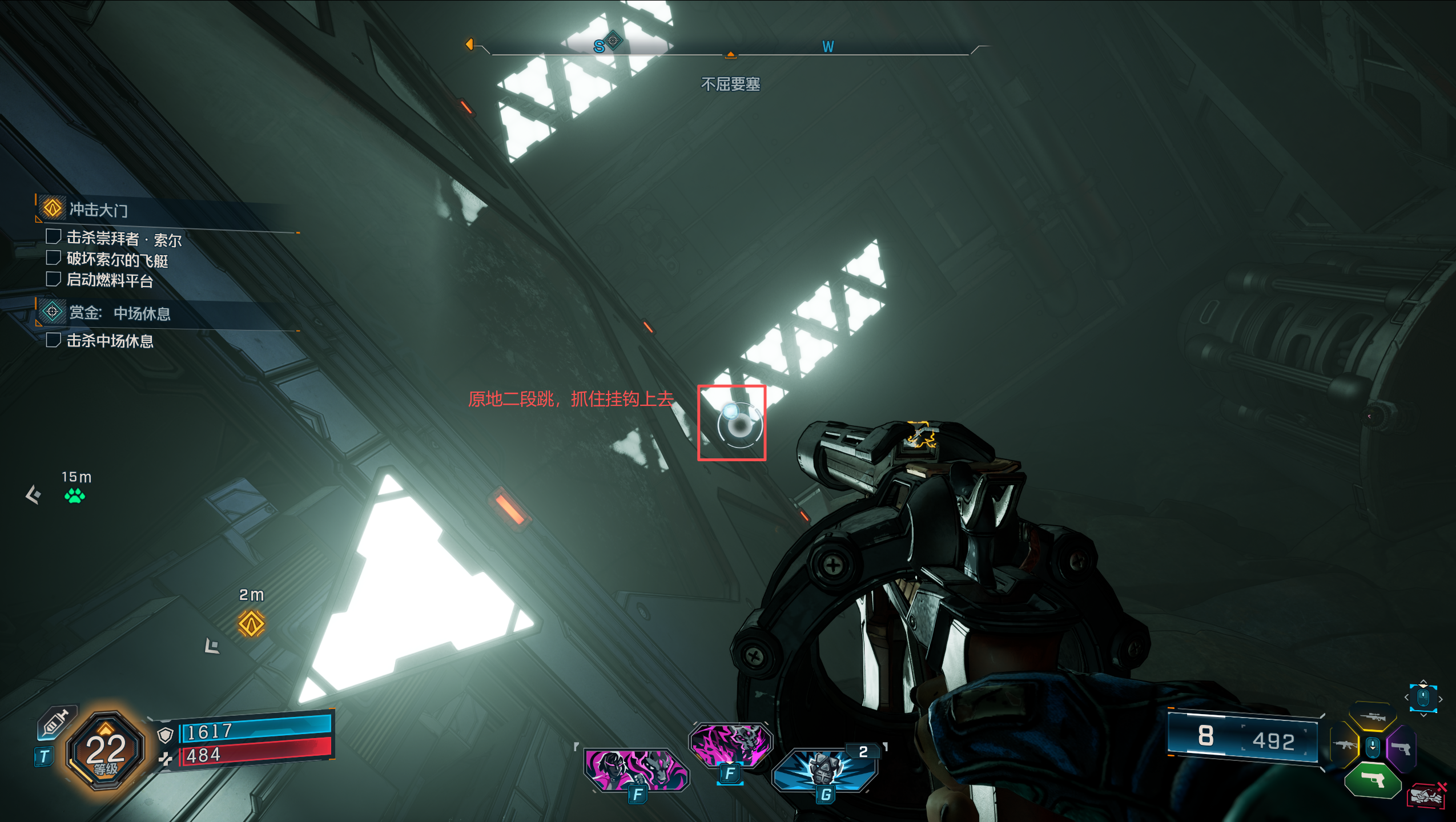Click the bounty marker on the compass
The height and width of the screenshot is (822, 1456).
pos(613,40)
